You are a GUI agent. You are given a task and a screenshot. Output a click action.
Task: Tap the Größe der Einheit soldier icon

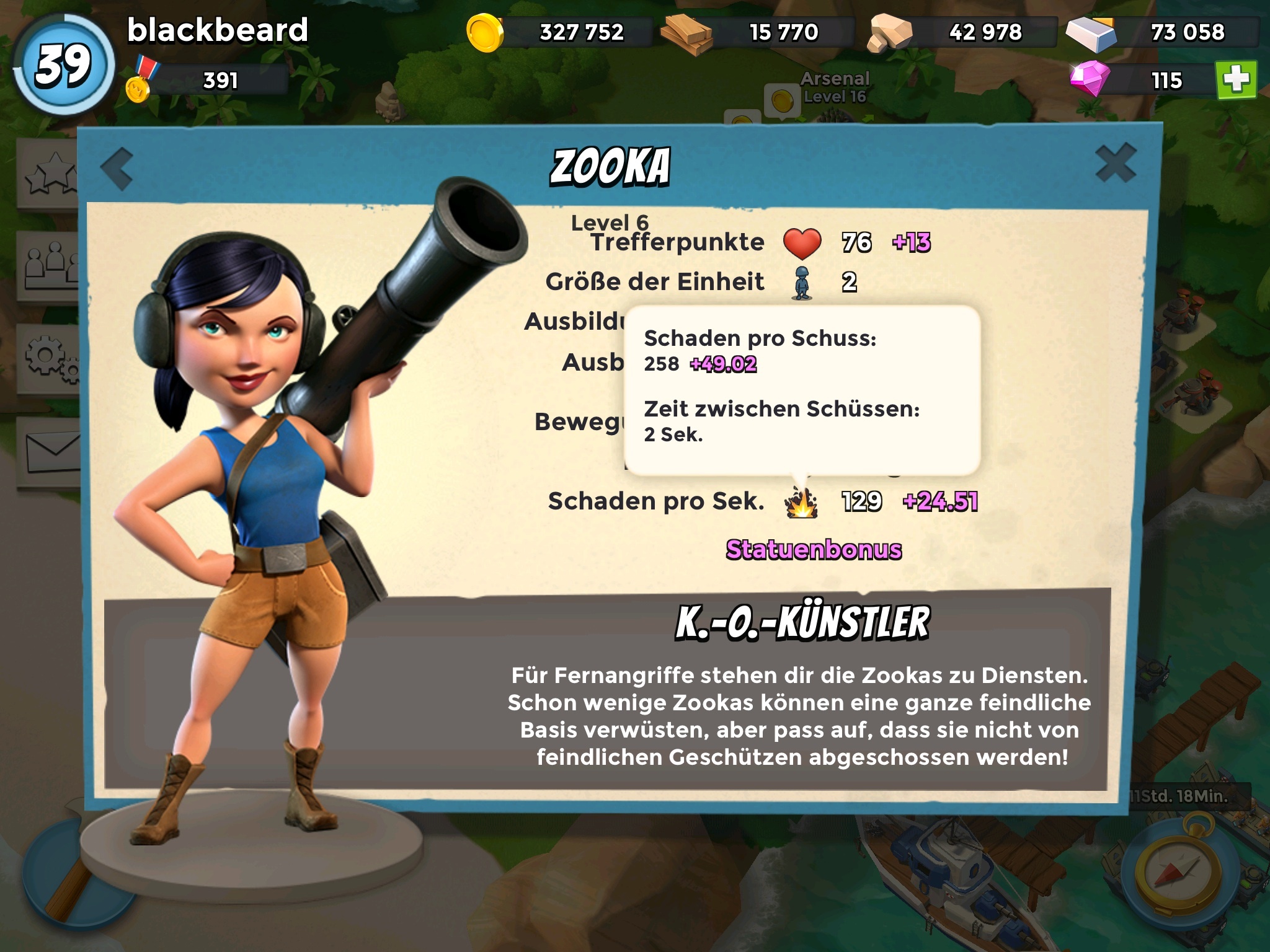click(x=802, y=283)
